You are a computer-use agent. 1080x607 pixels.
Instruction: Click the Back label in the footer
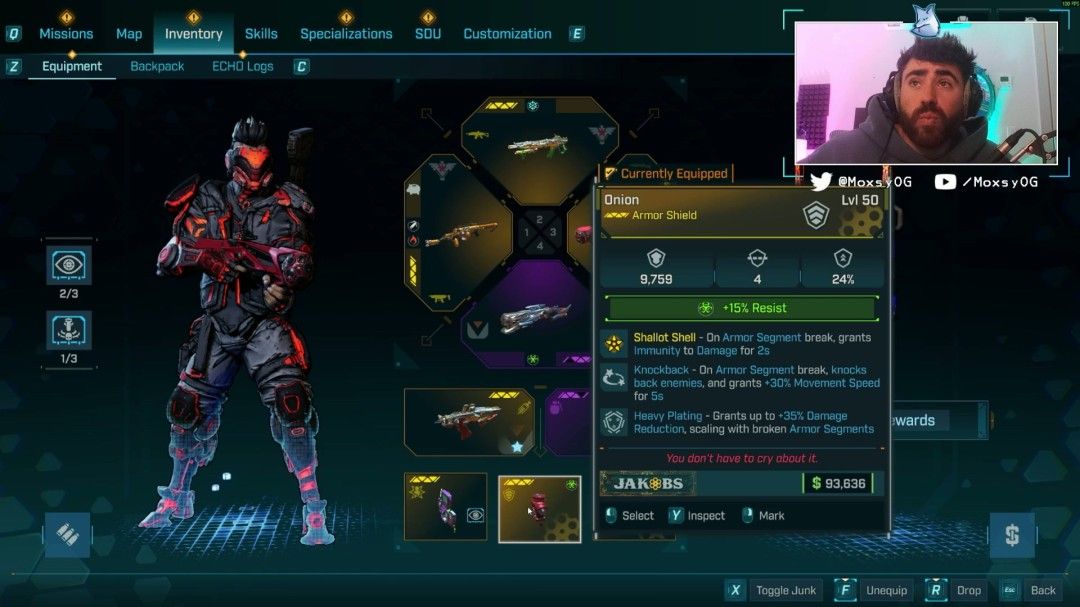point(1043,590)
